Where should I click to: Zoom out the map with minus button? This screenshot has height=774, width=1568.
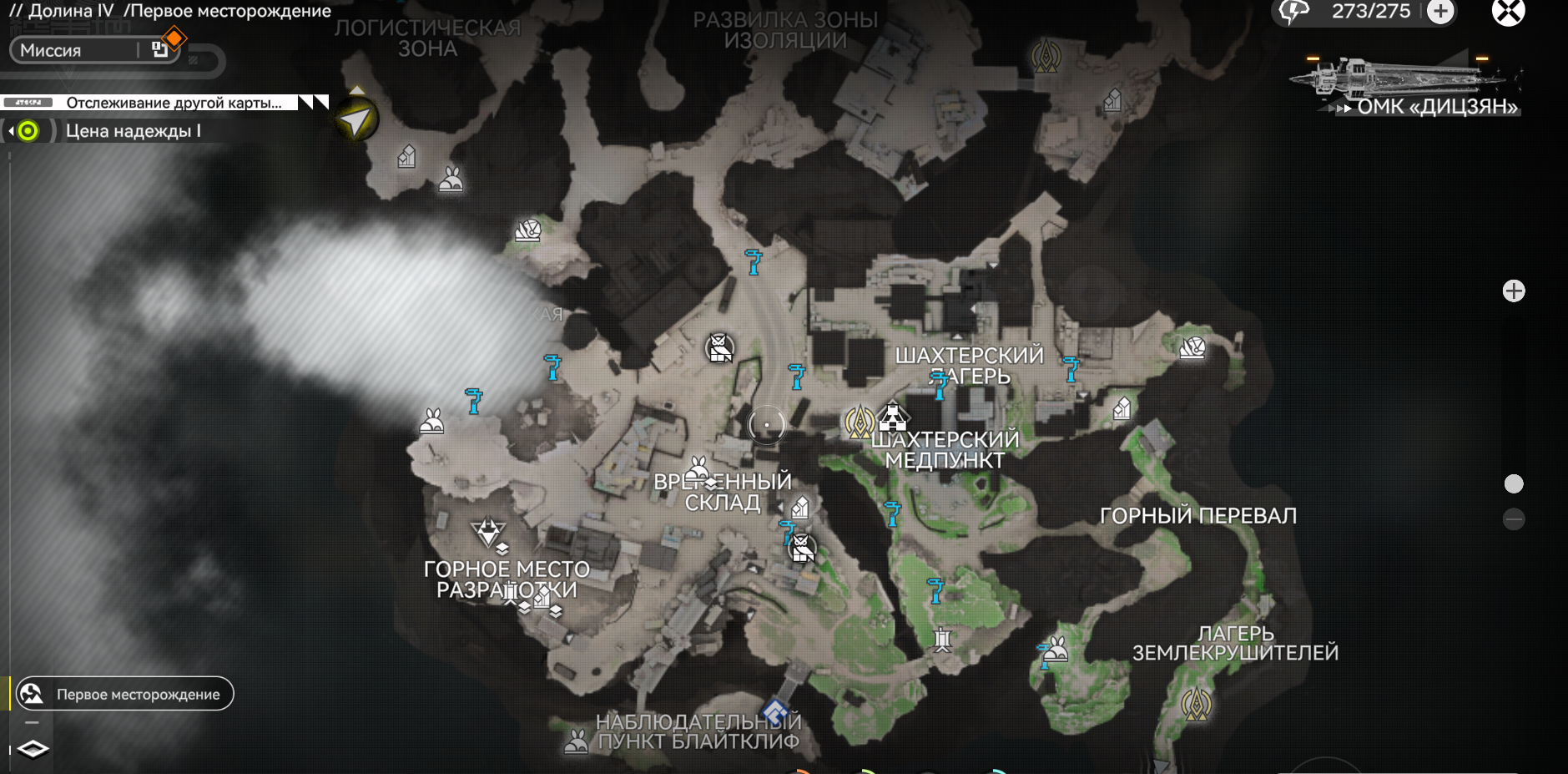click(x=1513, y=519)
